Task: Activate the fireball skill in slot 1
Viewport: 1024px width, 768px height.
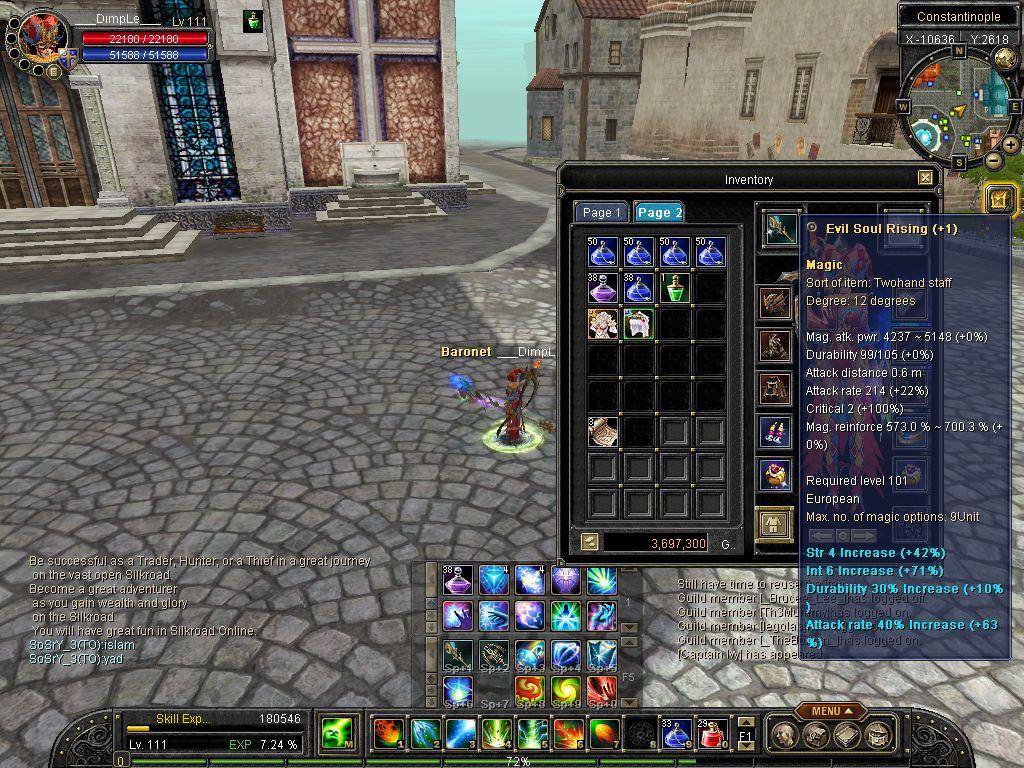Action: coord(387,733)
